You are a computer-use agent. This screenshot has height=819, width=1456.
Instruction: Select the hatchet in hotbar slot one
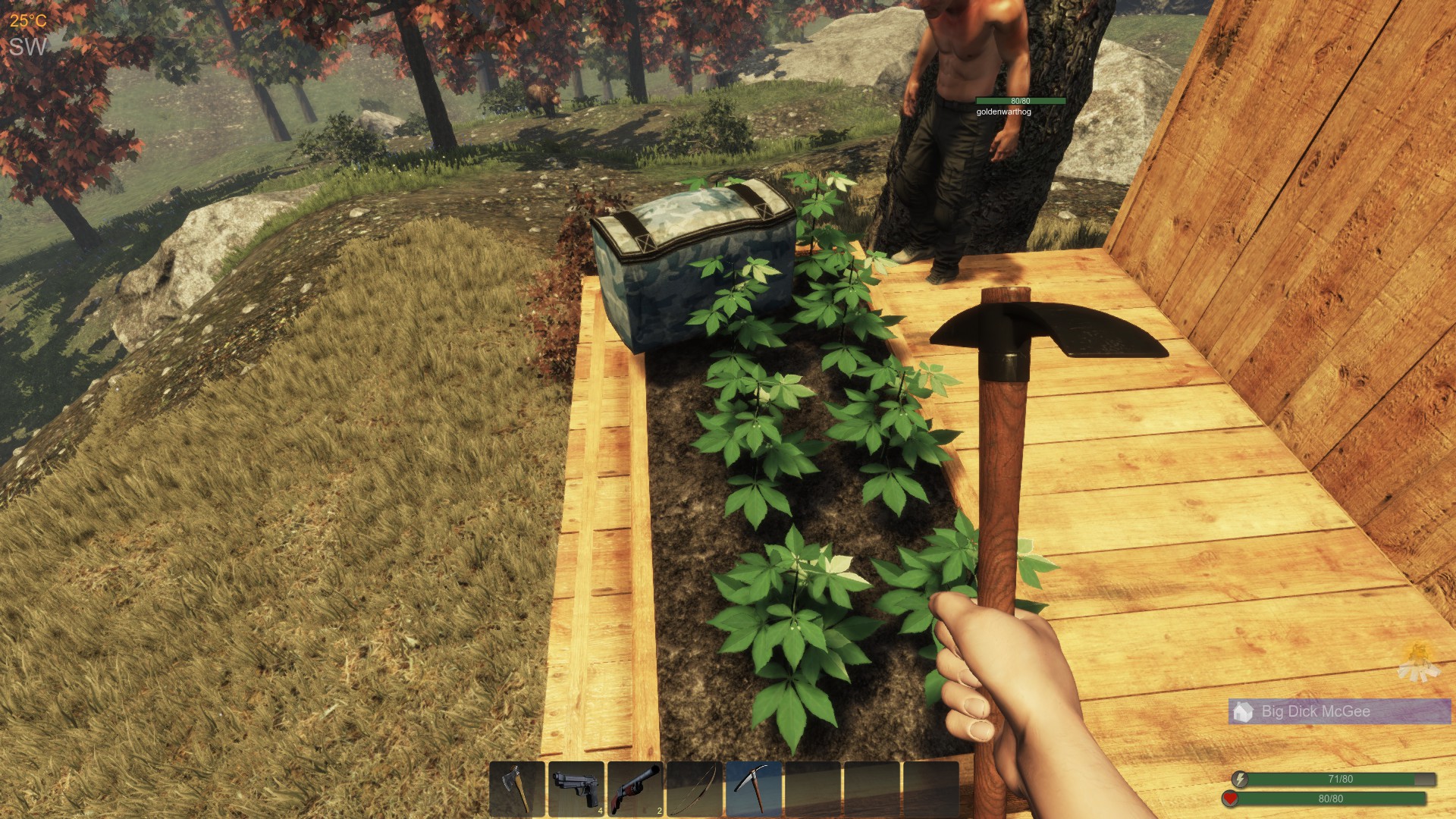tap(516, 790)
